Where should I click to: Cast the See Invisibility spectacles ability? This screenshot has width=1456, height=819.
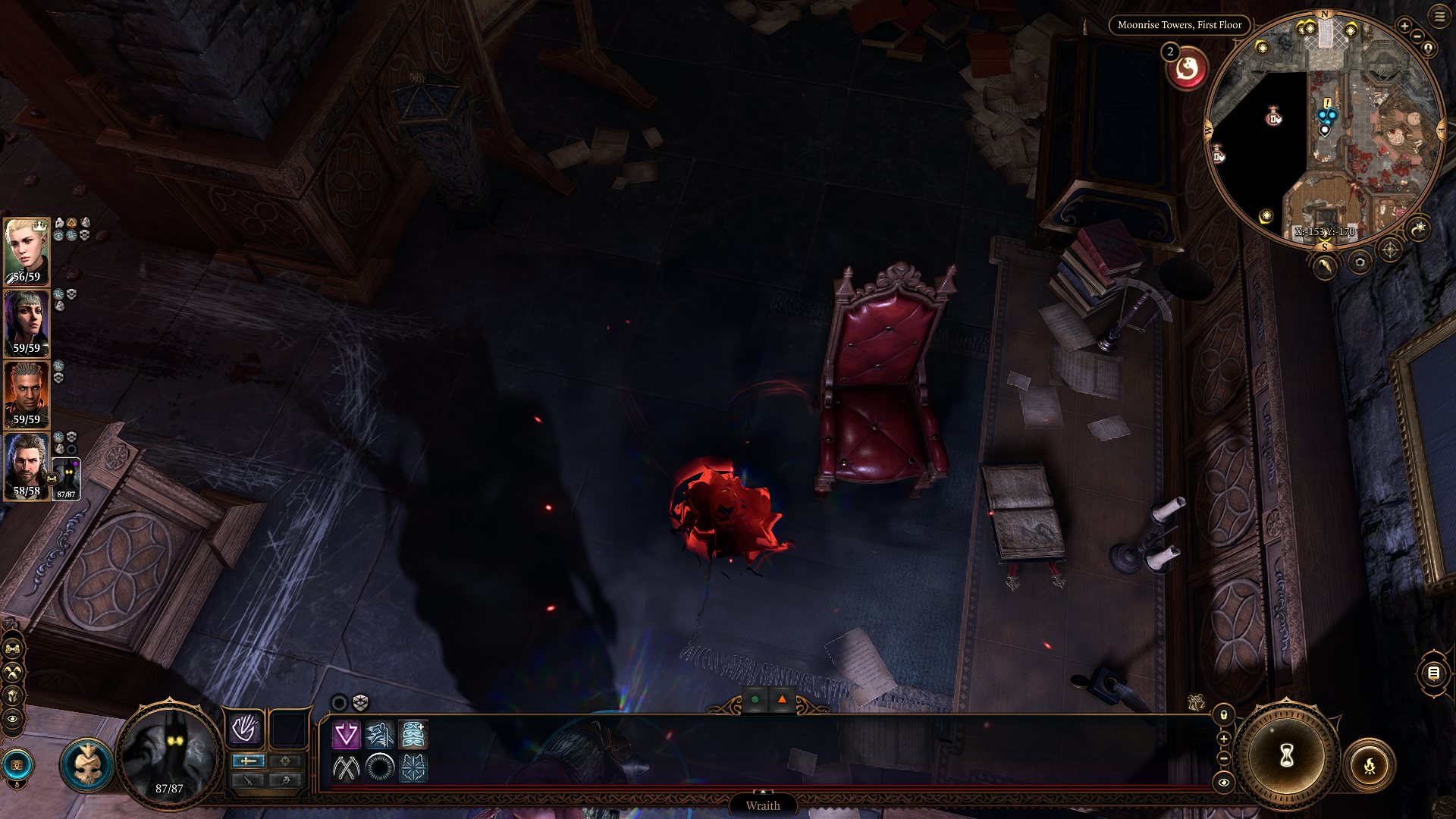tap(412, 733)
